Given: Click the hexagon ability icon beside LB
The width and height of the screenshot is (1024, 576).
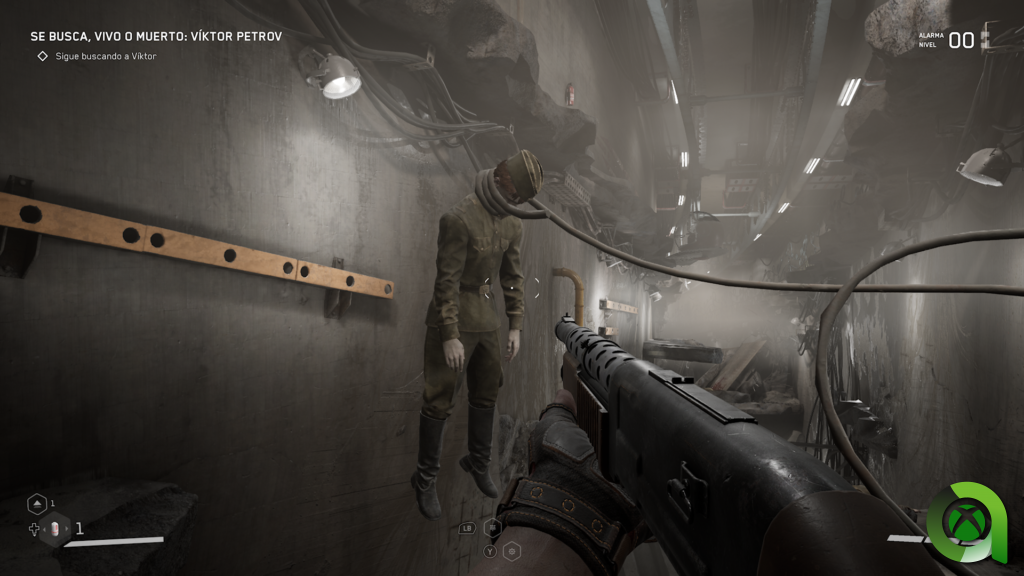Looking at the screenshot, I should point(492,527).
